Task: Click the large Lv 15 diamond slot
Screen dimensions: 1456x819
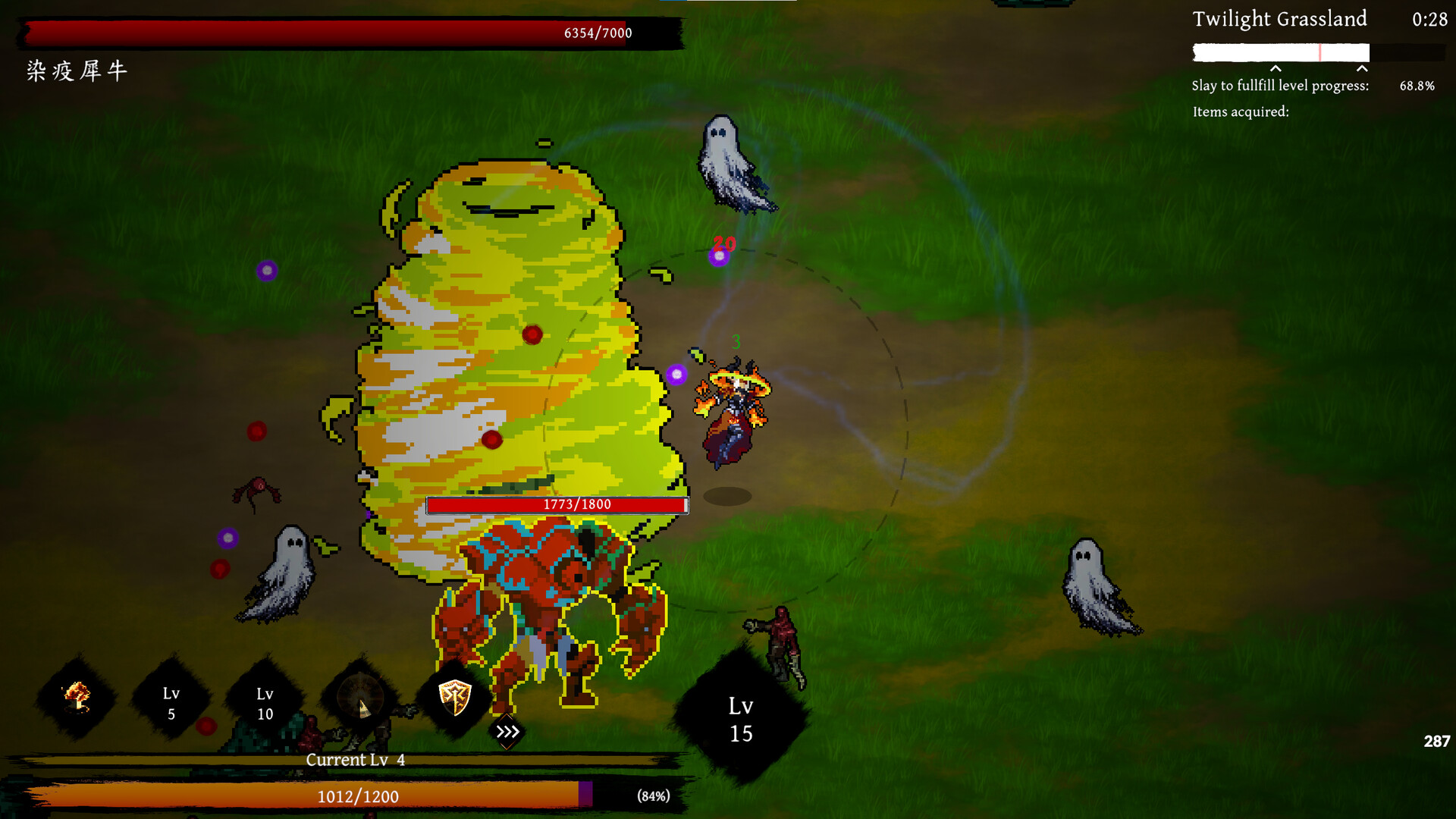Action: click(x=741, y=719)
